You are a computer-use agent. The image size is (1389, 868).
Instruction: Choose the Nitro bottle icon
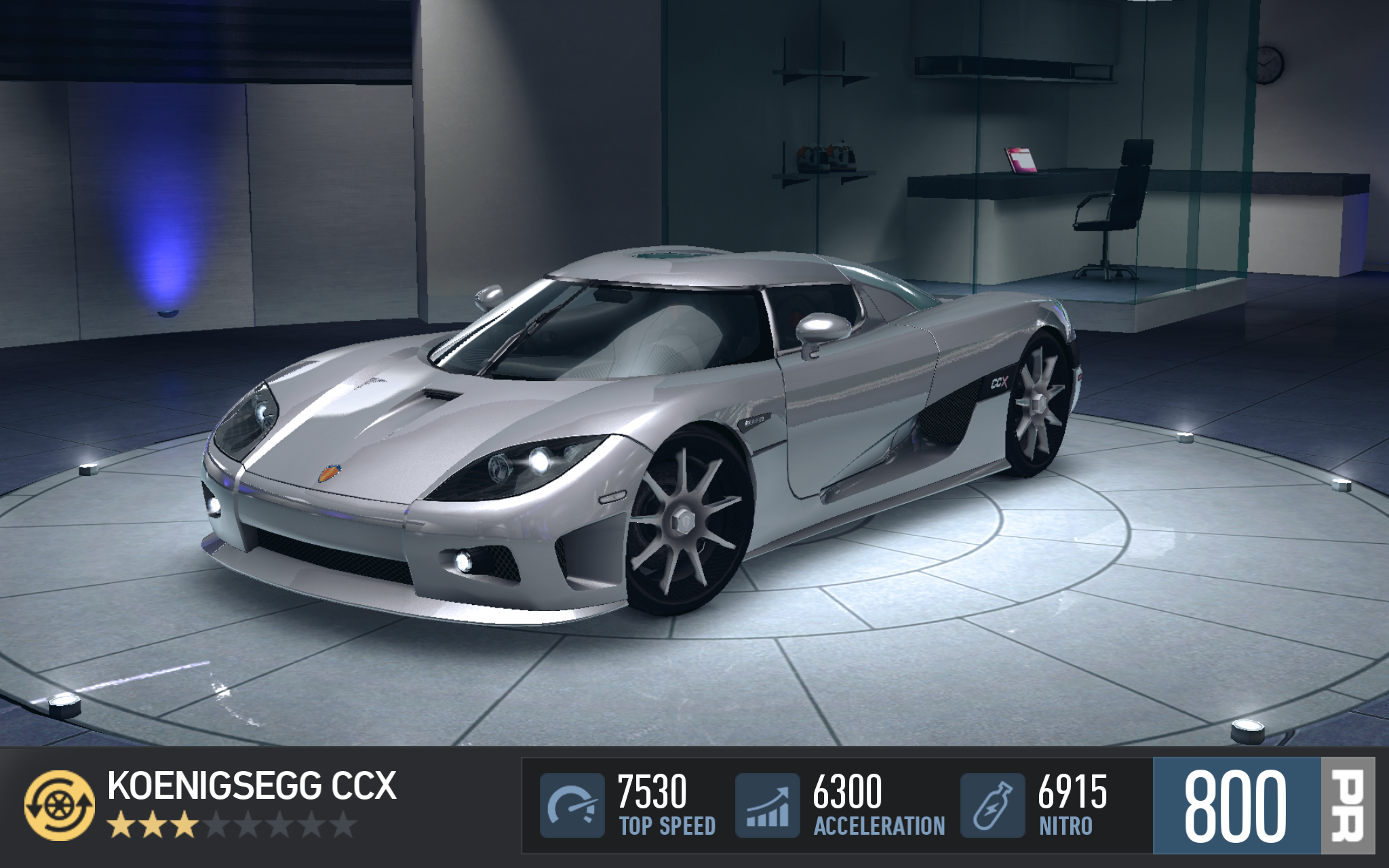992,805
